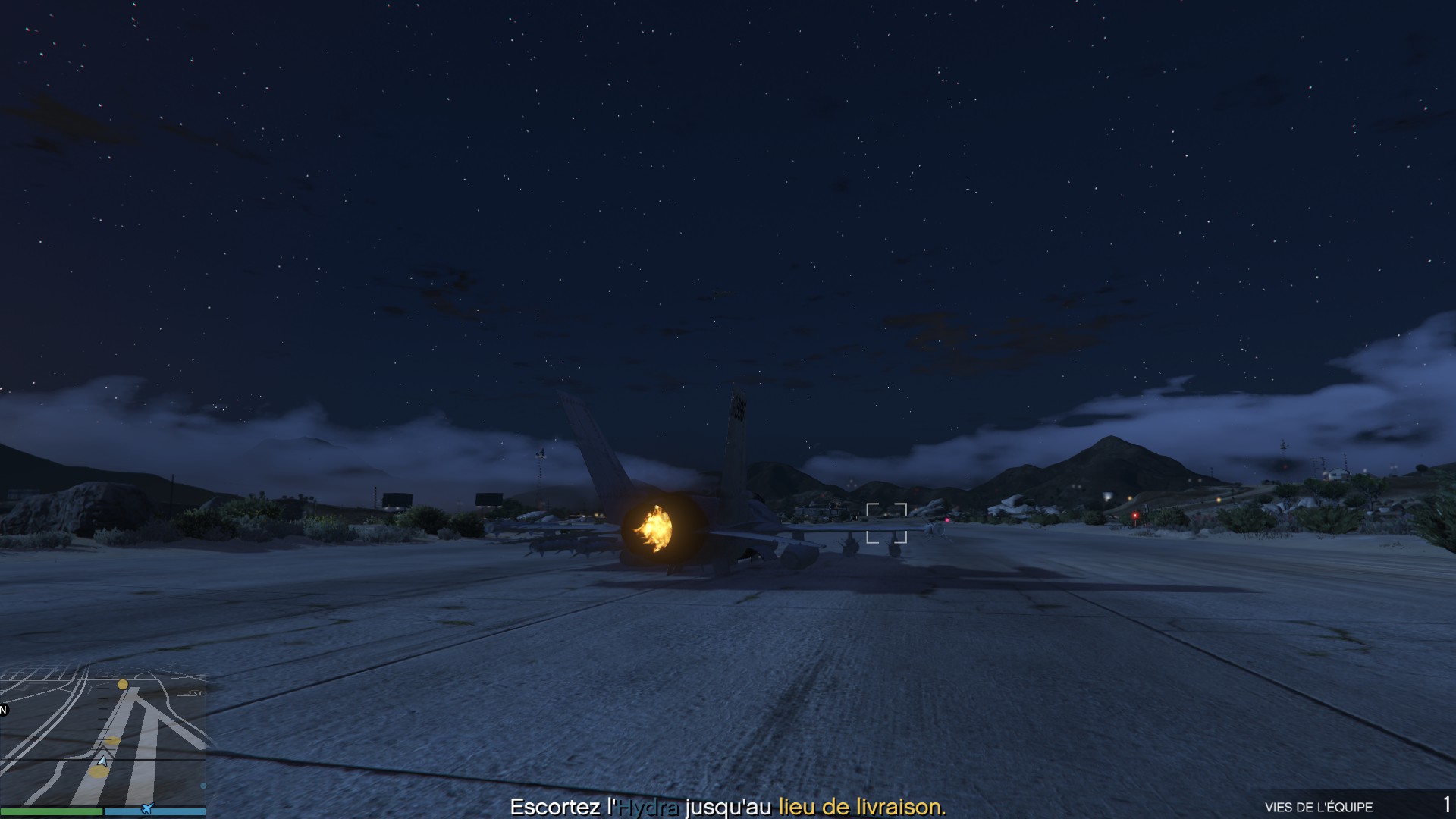Click the blue jet icon on the minimap

[146, 808]
